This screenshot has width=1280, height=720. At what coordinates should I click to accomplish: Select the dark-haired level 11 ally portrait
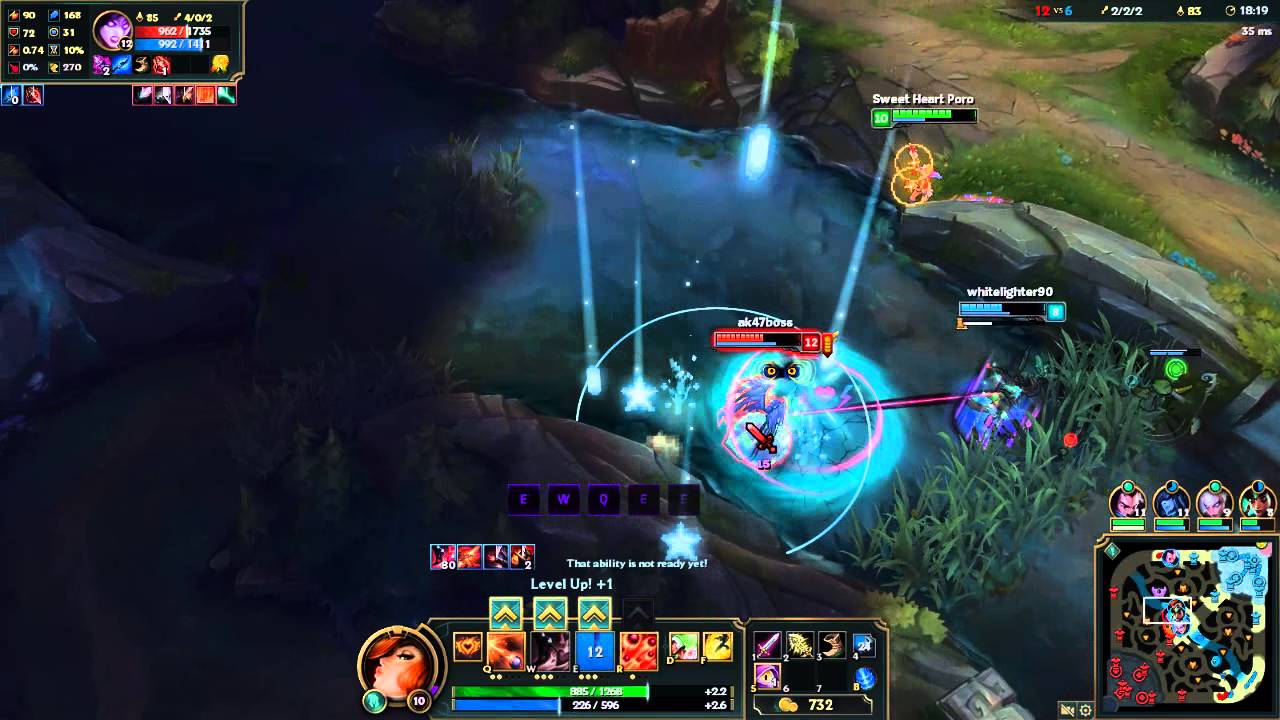(x=1127, y=502)
